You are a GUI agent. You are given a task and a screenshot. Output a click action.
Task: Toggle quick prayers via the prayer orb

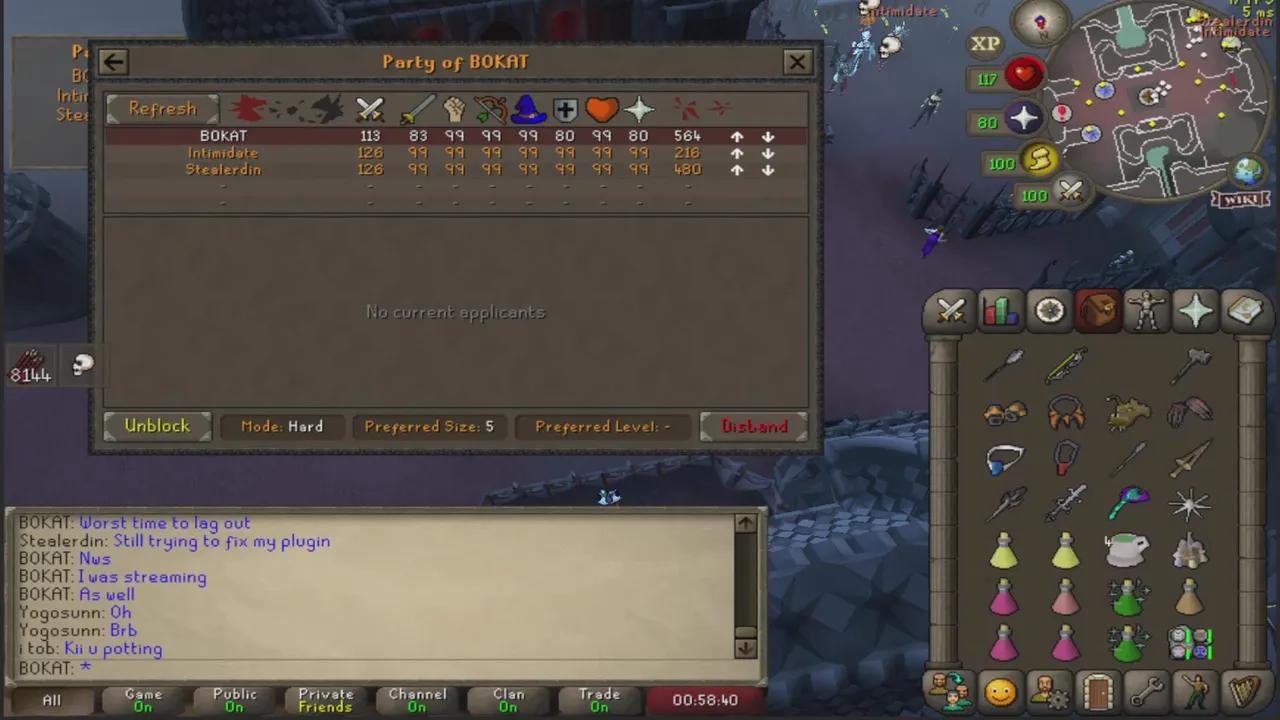(x=1024, y=120)
